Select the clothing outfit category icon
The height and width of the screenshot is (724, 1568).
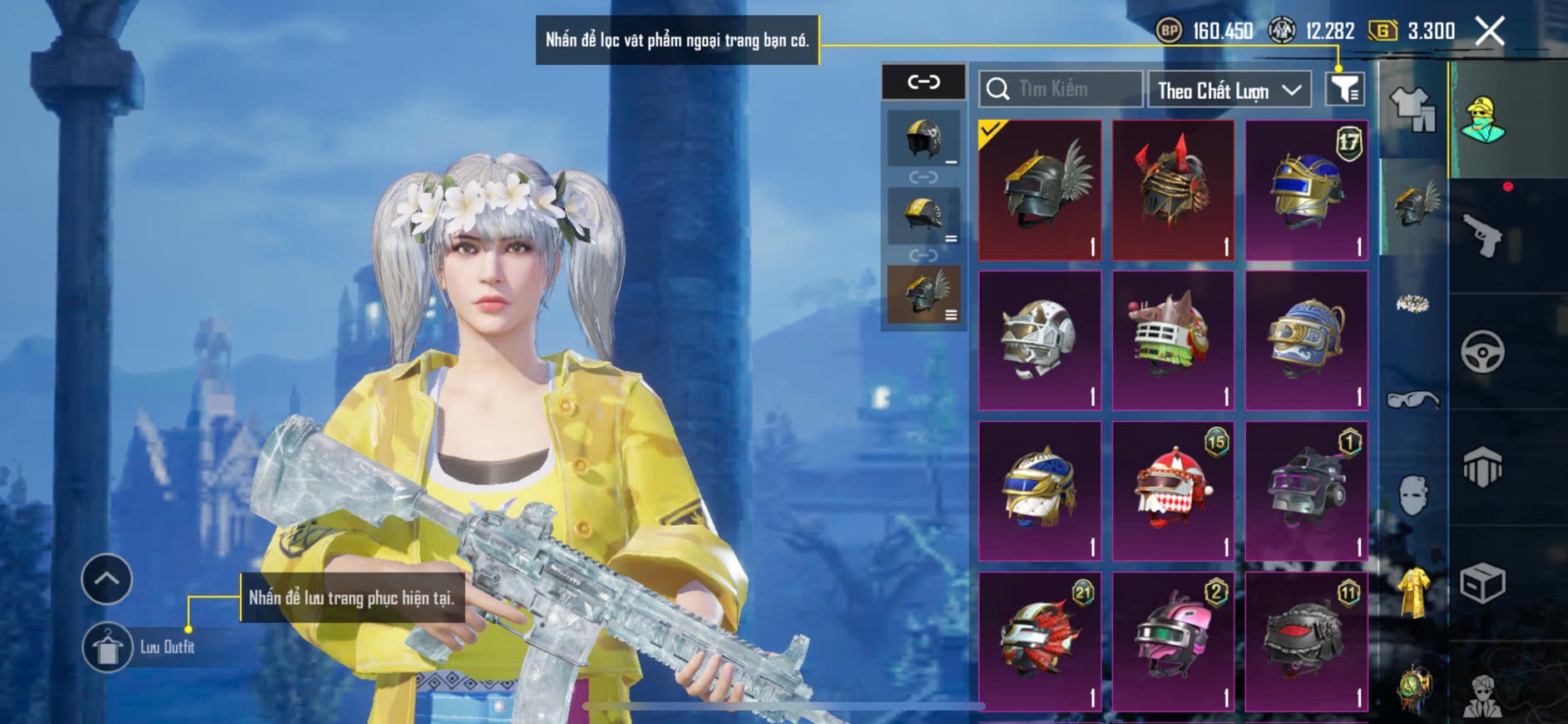click(1413, 109)
